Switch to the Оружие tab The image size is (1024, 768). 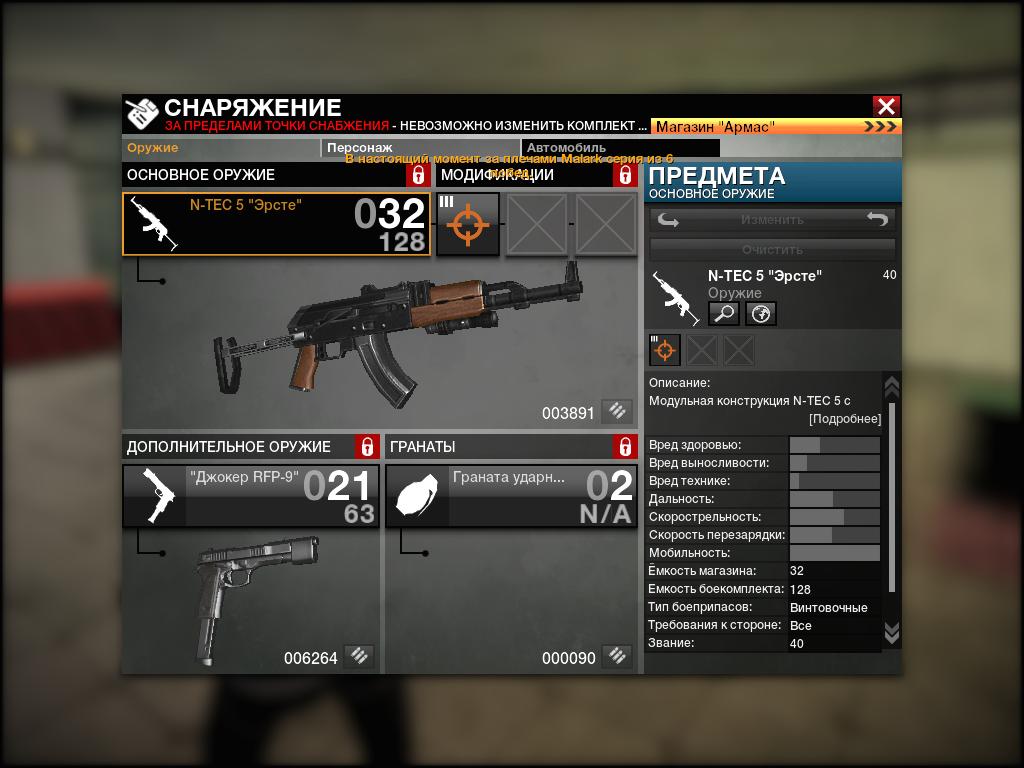153,148
